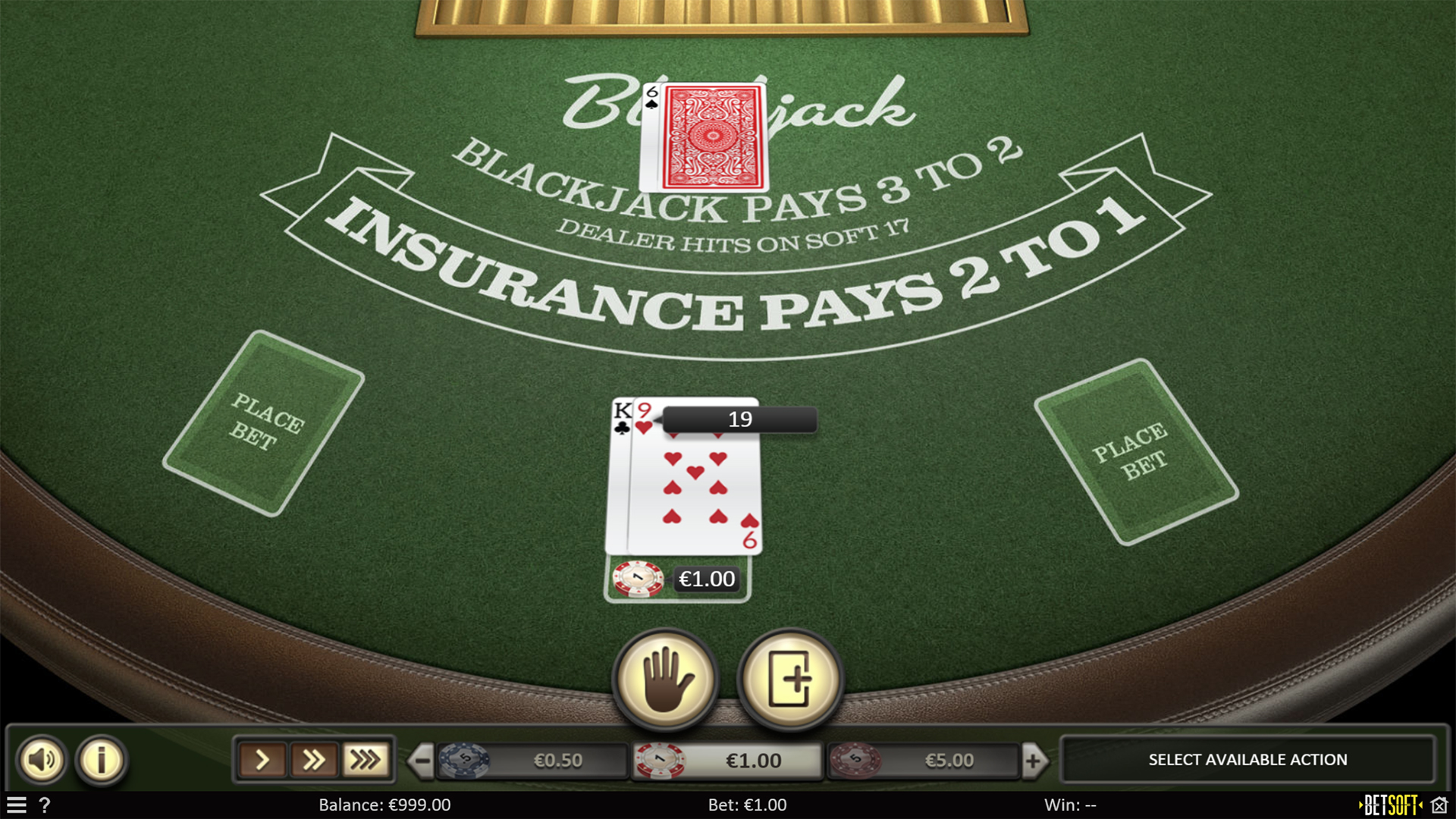The width and height of the screenshot is (1456, 819).
Task: Increase chip value with plus arrow
Action: 1034,760
